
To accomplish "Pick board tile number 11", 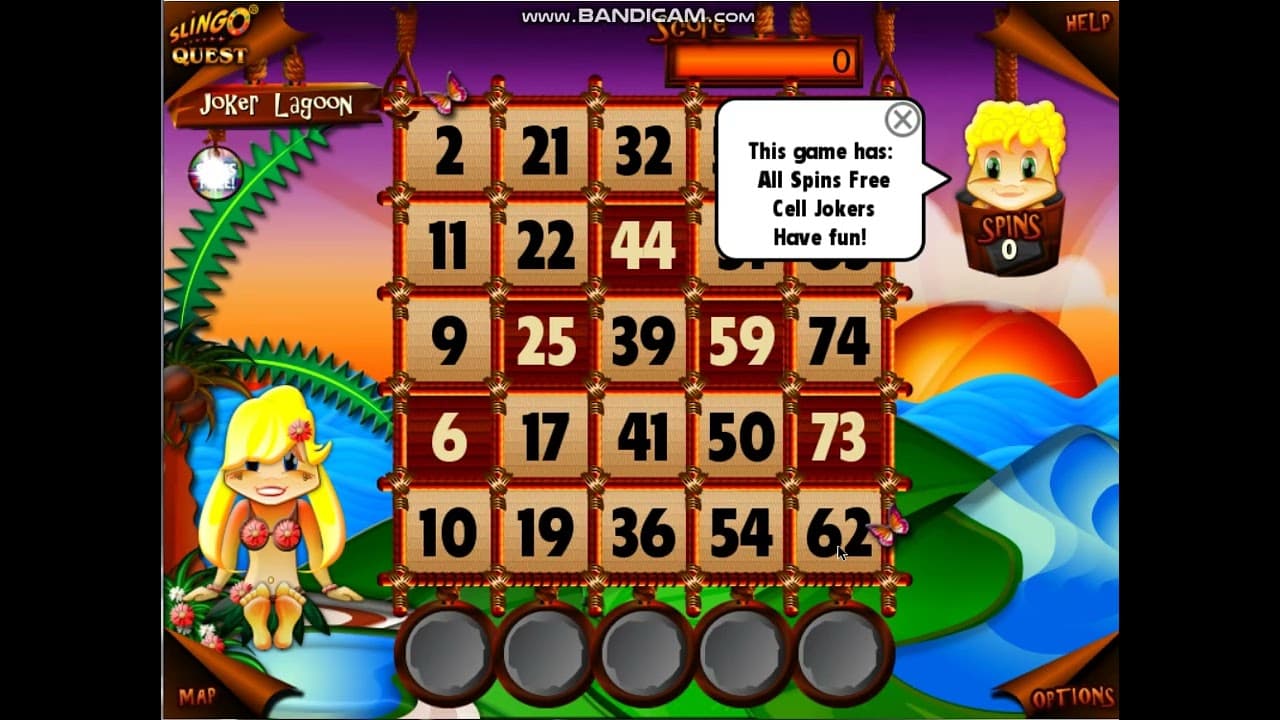I will (x=449, y=246).
